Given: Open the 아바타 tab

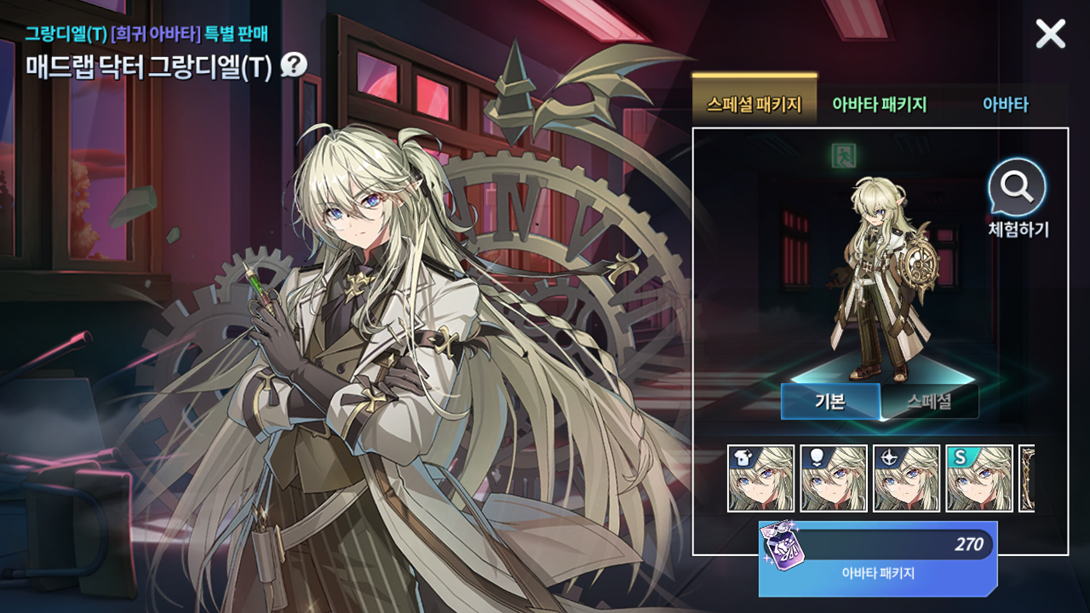Looking at the screenshot, I should tap(1005, 104).
